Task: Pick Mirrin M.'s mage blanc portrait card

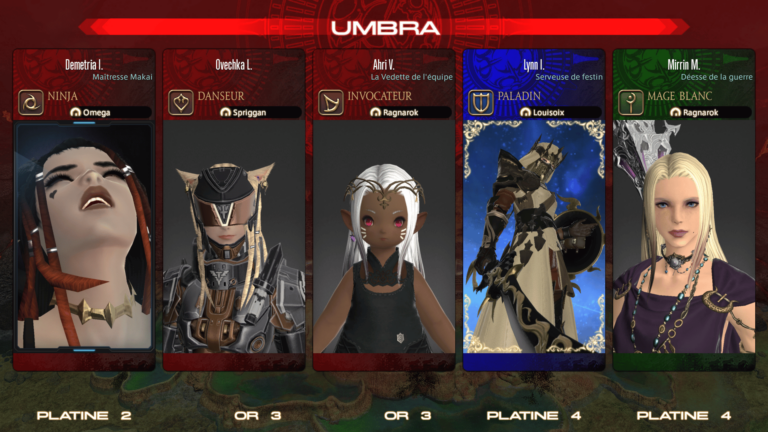Action: coord(684,237)
